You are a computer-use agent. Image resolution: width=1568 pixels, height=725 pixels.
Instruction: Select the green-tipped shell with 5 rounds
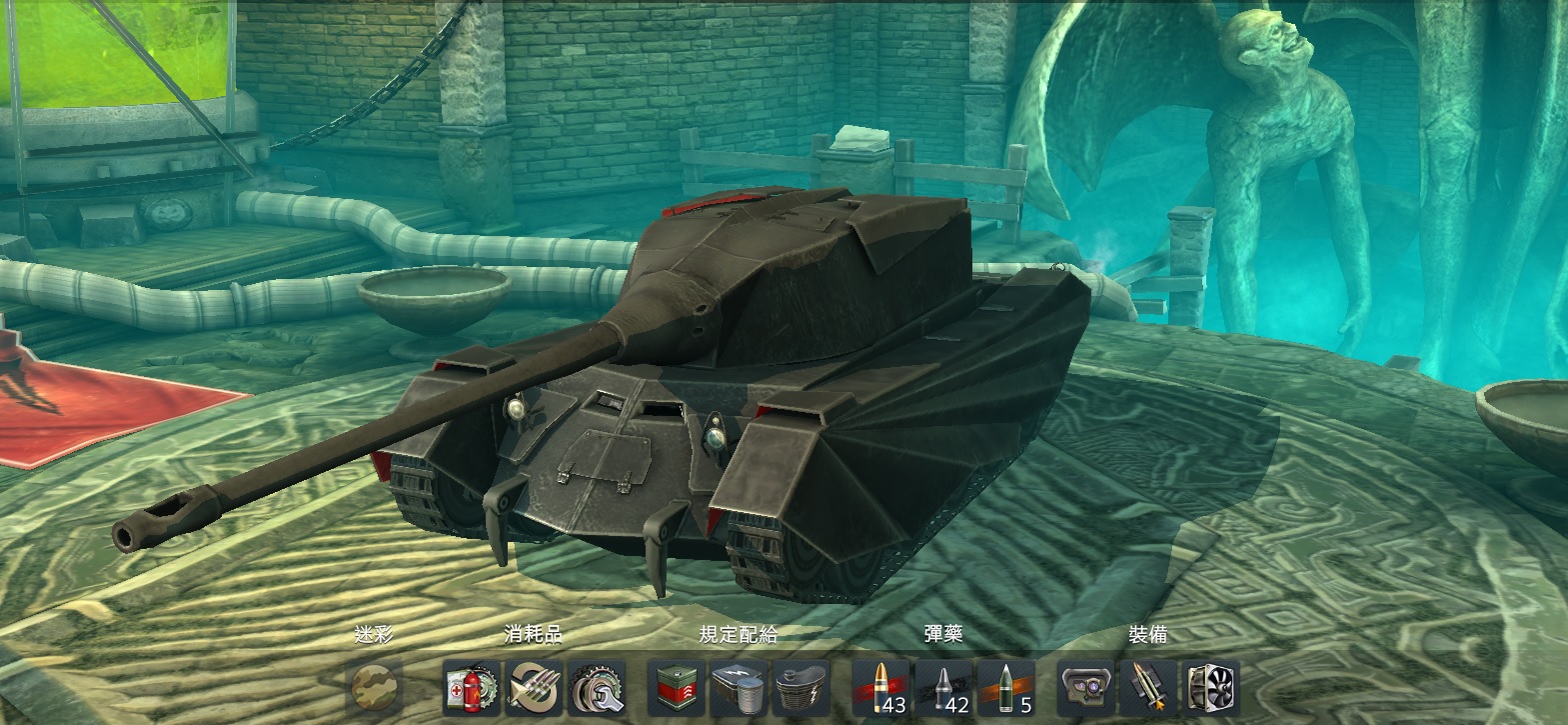point(1007,688)
